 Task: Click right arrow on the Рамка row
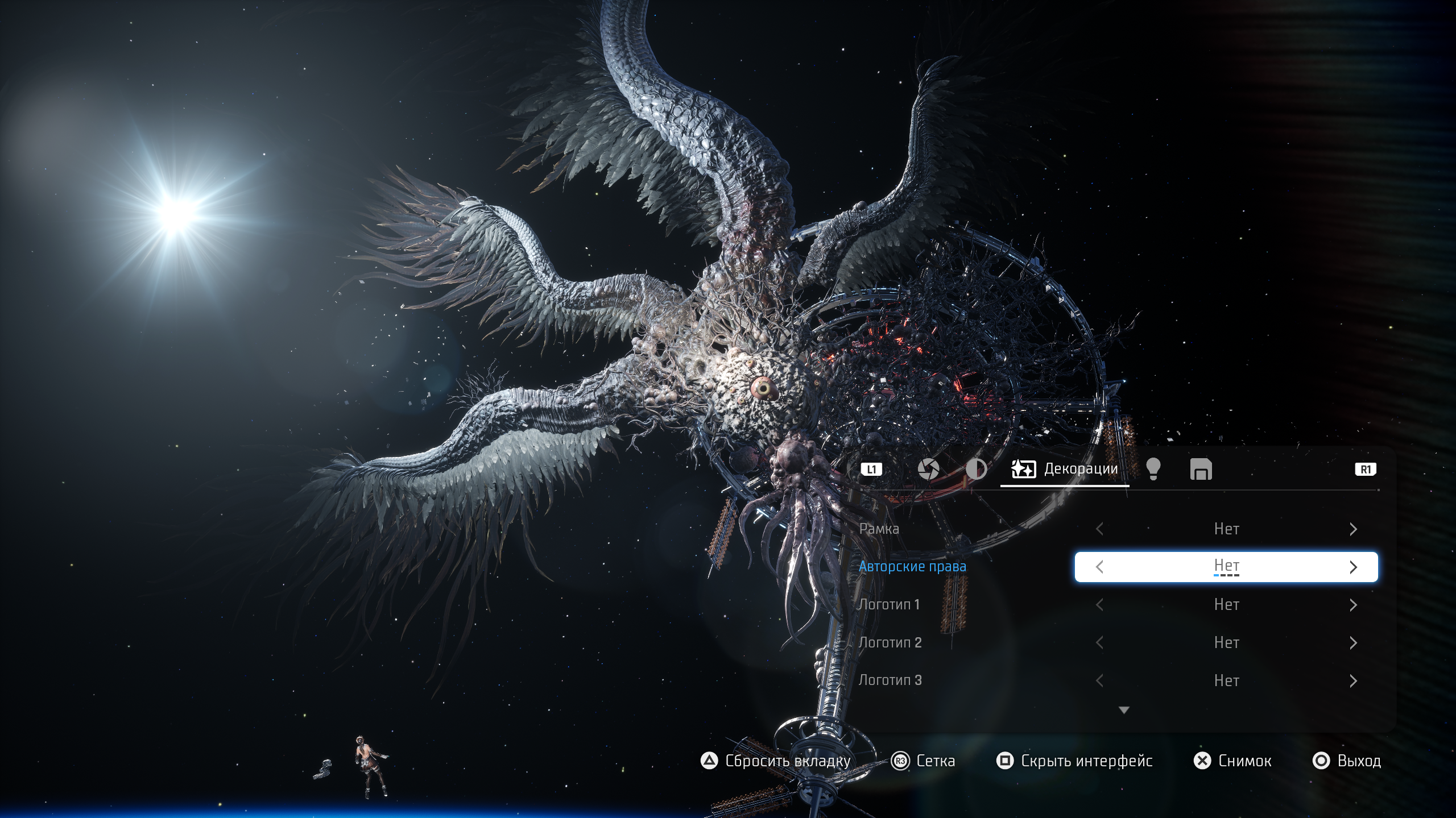click(1353, 529)
